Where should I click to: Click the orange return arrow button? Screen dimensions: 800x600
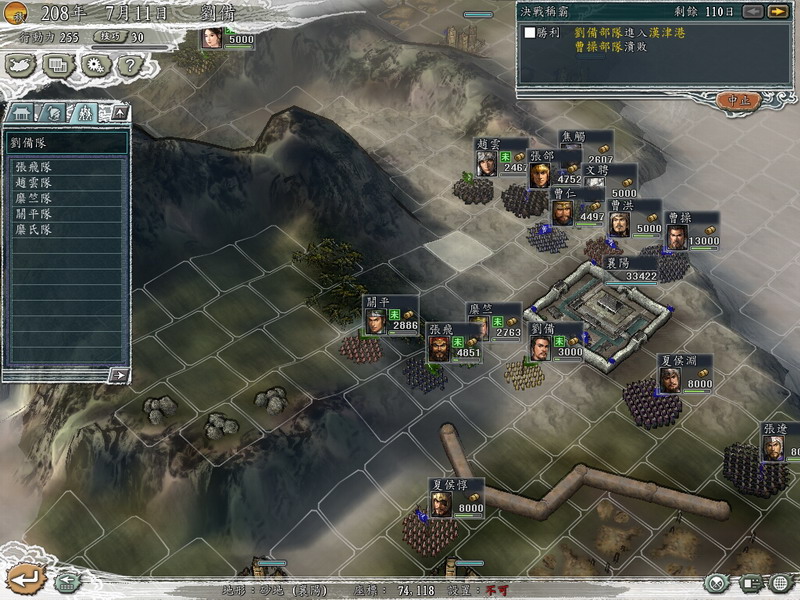(26, 578)
